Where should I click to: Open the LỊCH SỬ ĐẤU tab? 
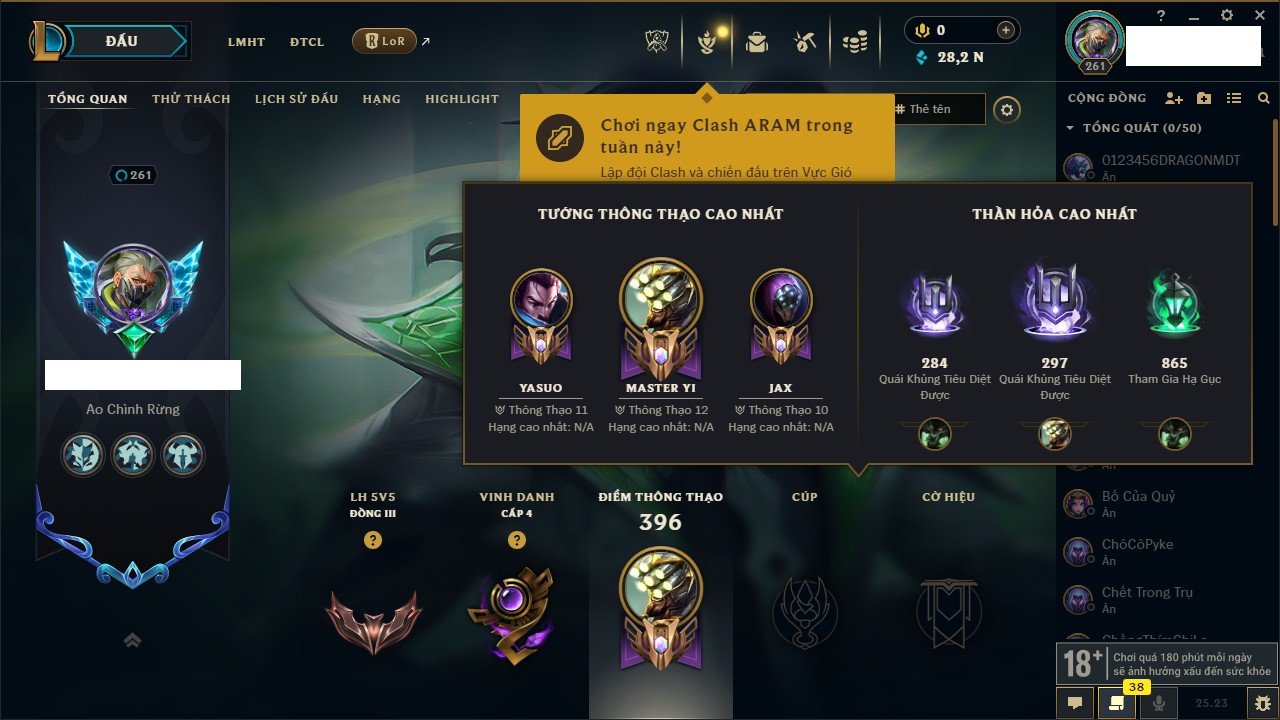(296, 99)
